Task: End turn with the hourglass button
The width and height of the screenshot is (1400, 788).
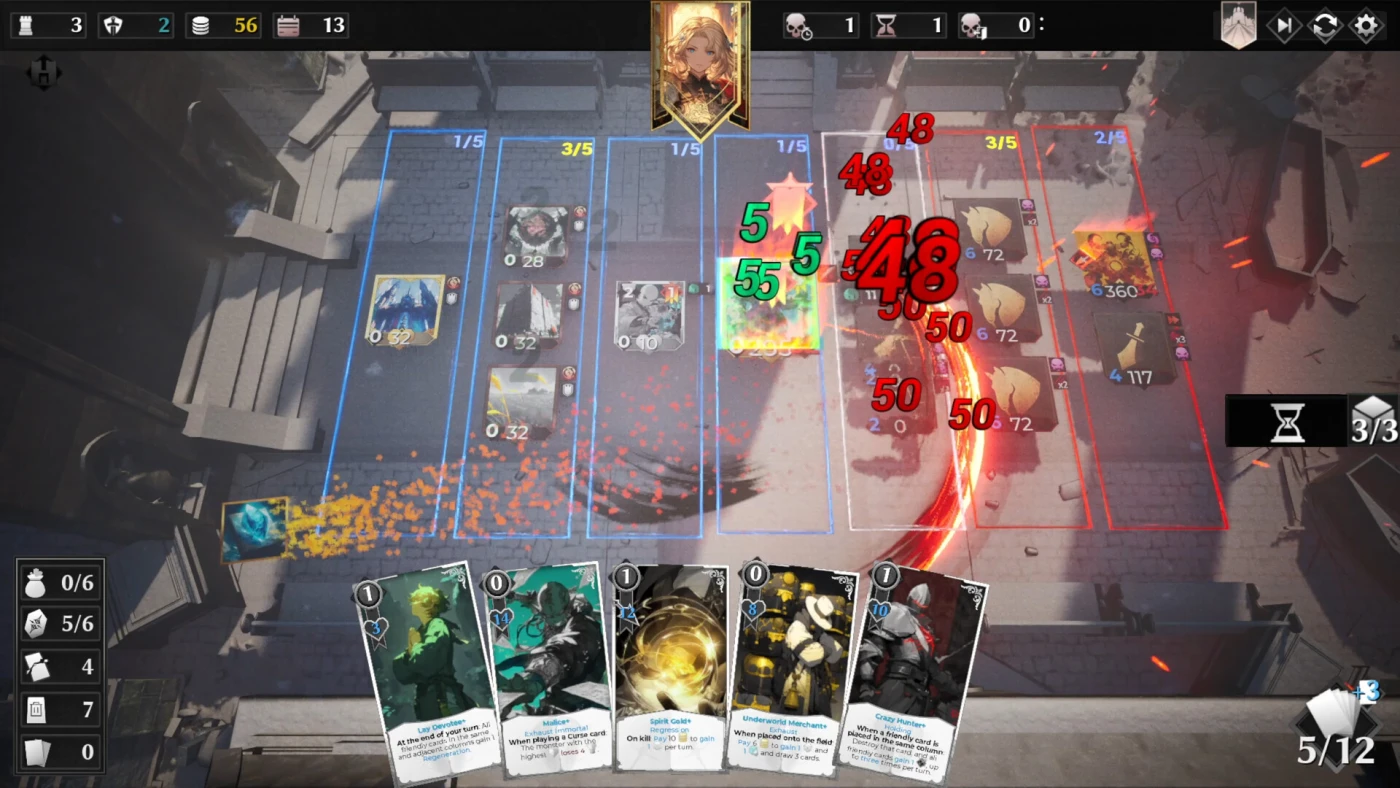Action: 1287,422
